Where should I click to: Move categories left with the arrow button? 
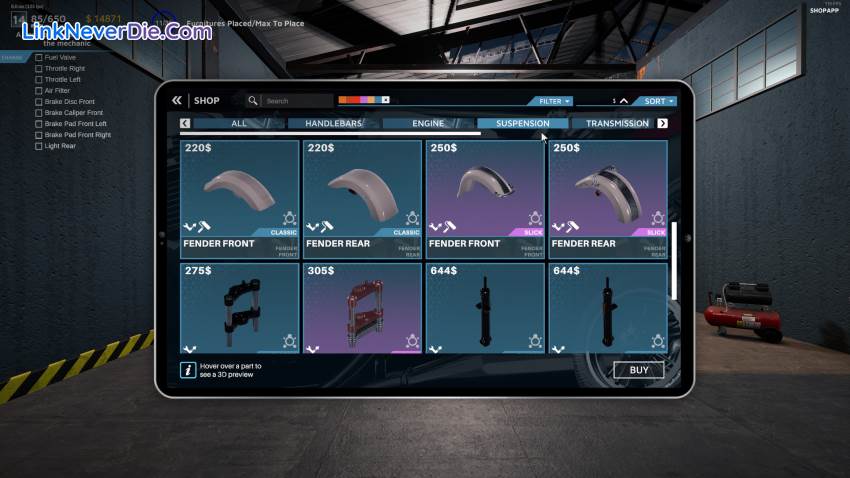pyautogui.click(x=185, y=124)
